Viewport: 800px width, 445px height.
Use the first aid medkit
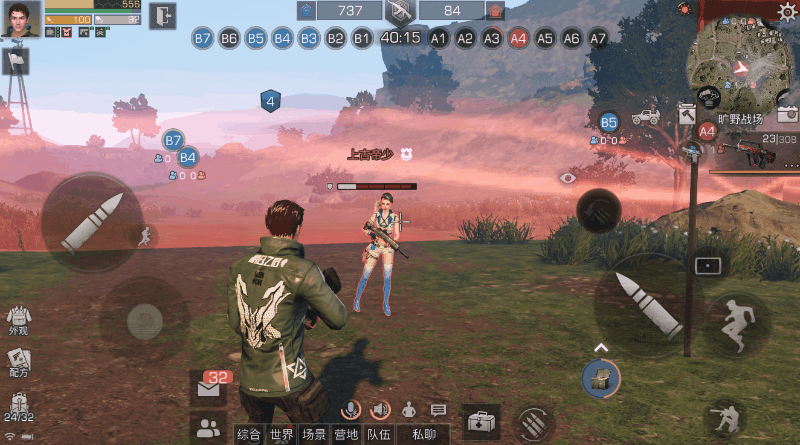(481, 421)
